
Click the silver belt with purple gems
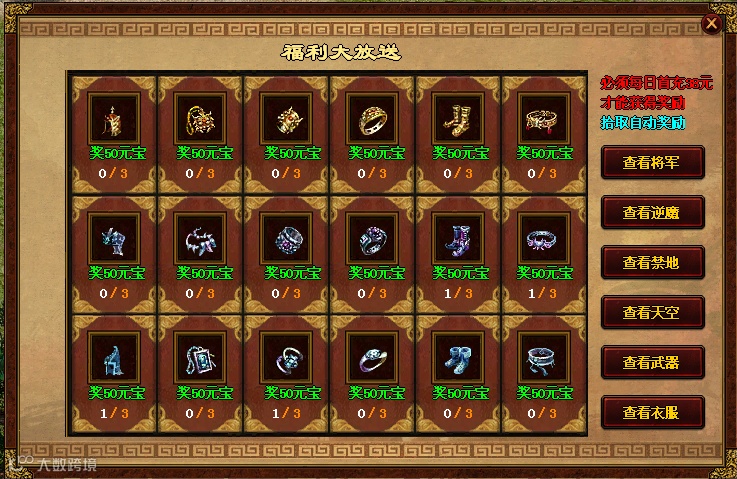[x=538, y=238]
